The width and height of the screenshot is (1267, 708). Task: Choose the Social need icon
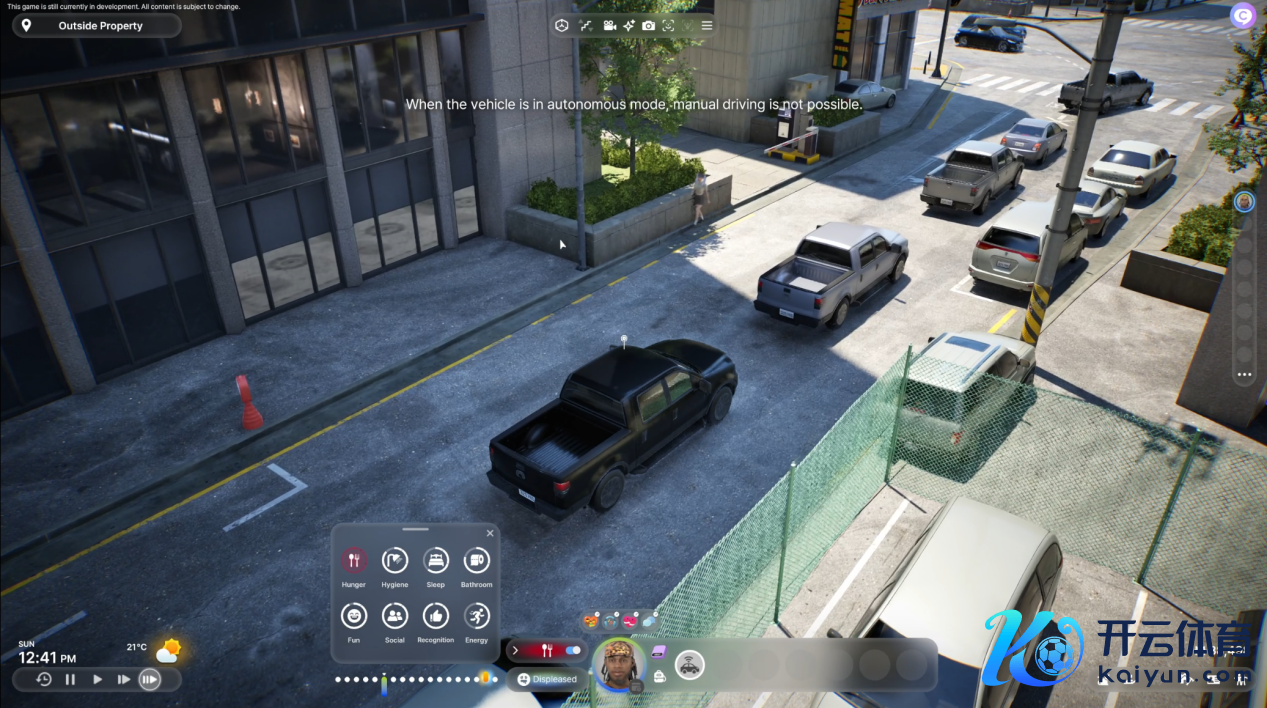pyautogui.click(x=395, y=616)
